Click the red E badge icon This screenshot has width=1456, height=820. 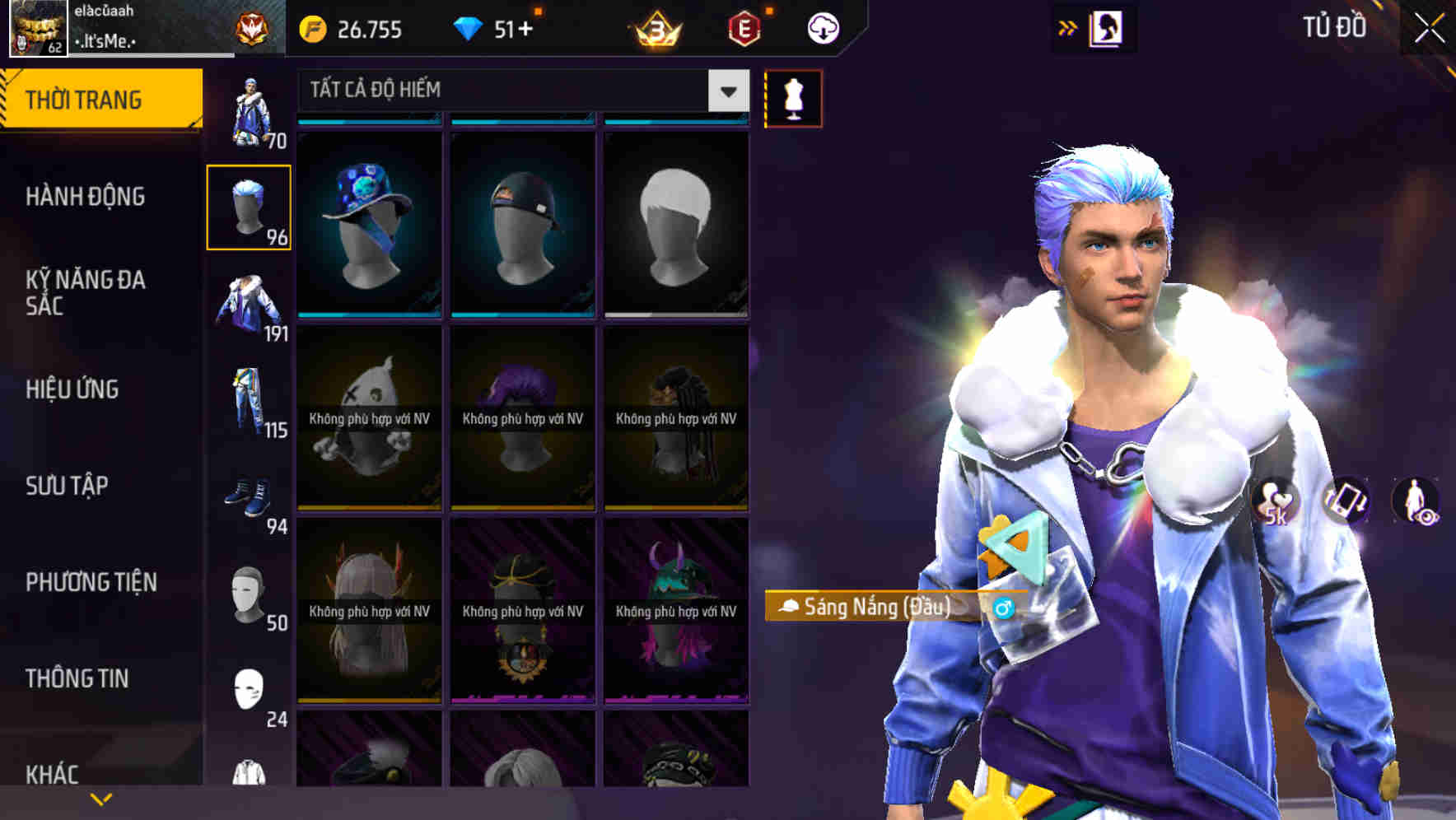point(745,27)
